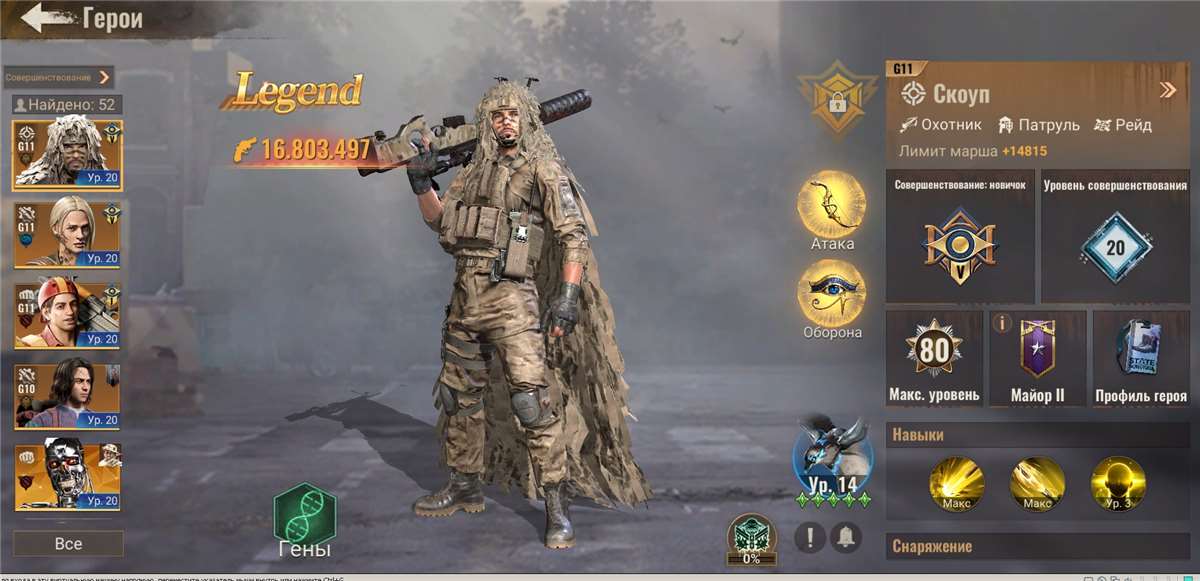Open the Оборона eye icon
1200x581 pixels.
point(831,293)
